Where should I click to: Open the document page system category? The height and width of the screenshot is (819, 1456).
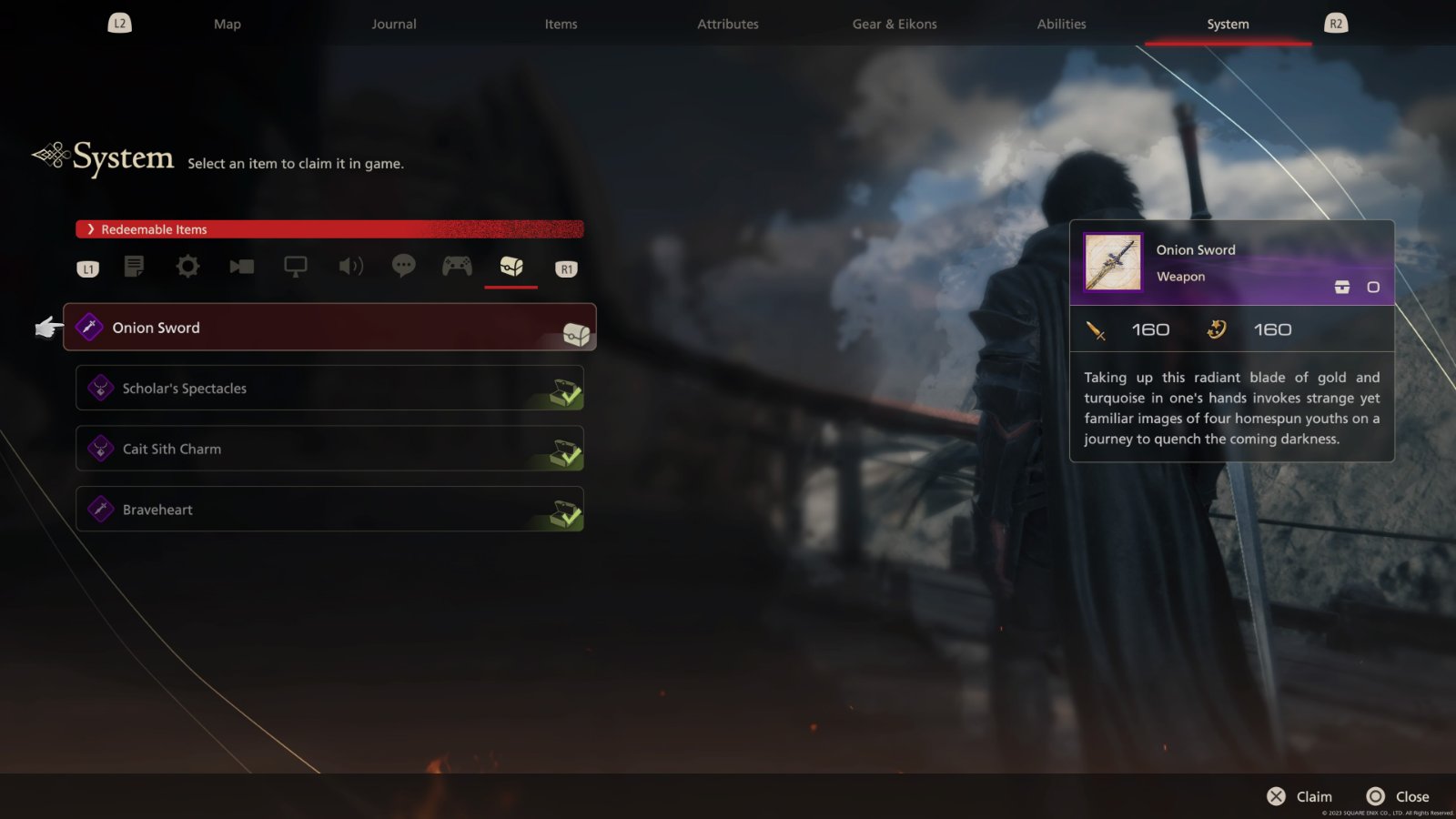pos(134,267)
